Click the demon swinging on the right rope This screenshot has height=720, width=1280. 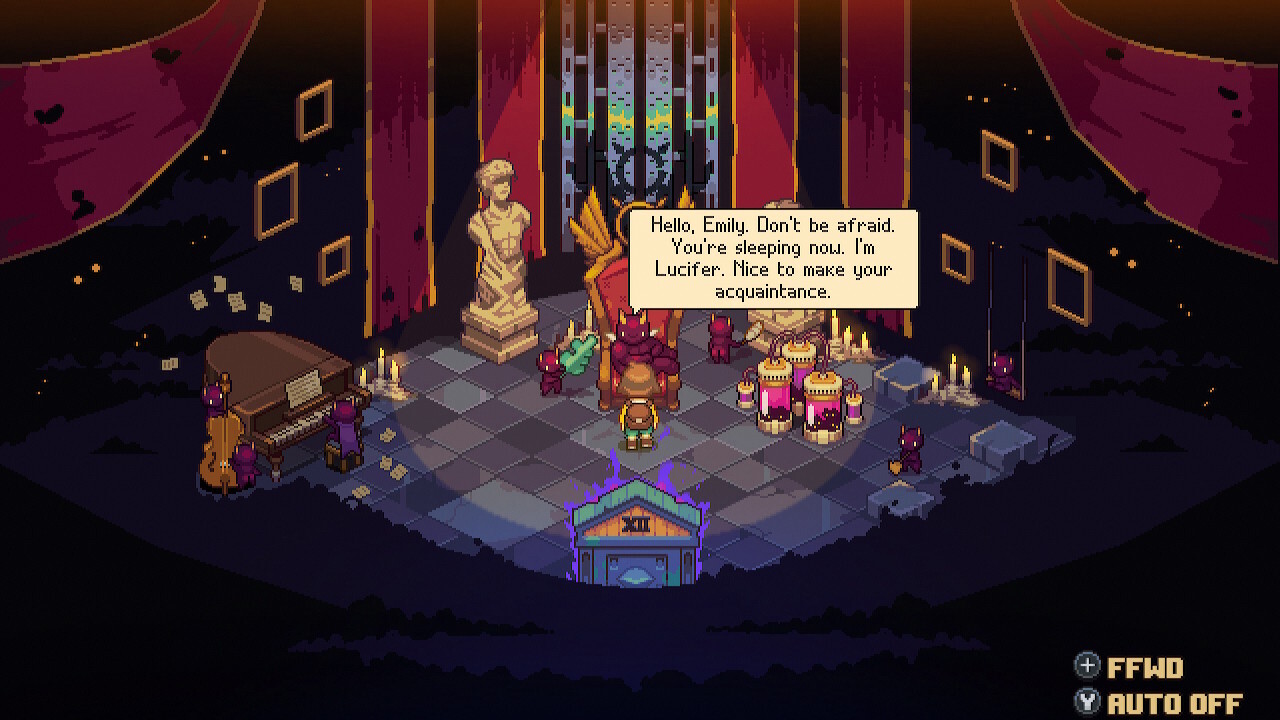1003,372
